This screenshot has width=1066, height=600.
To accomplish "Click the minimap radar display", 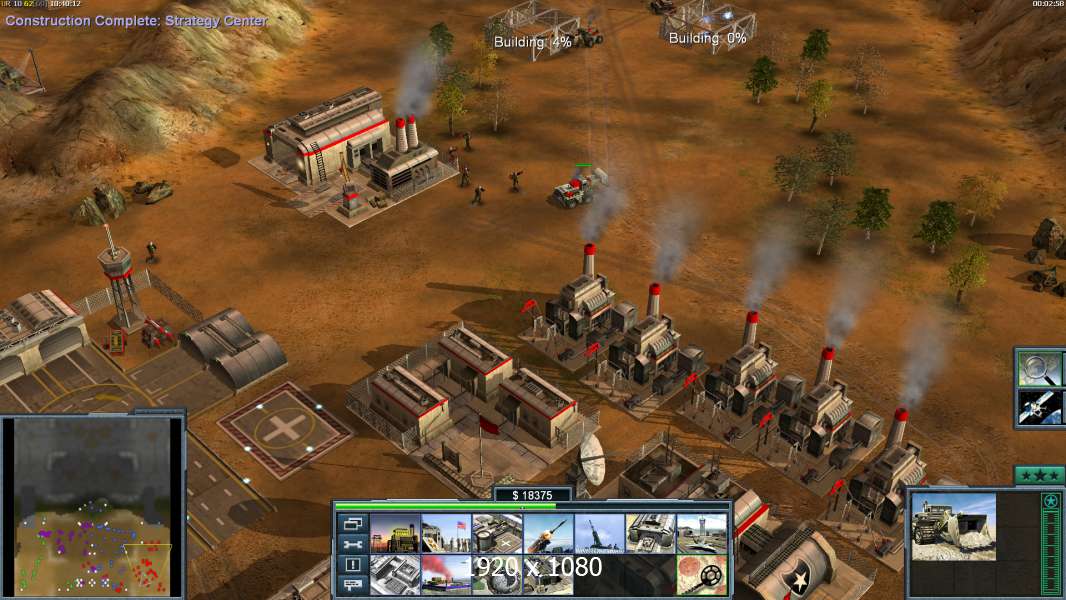I will 92,504.
